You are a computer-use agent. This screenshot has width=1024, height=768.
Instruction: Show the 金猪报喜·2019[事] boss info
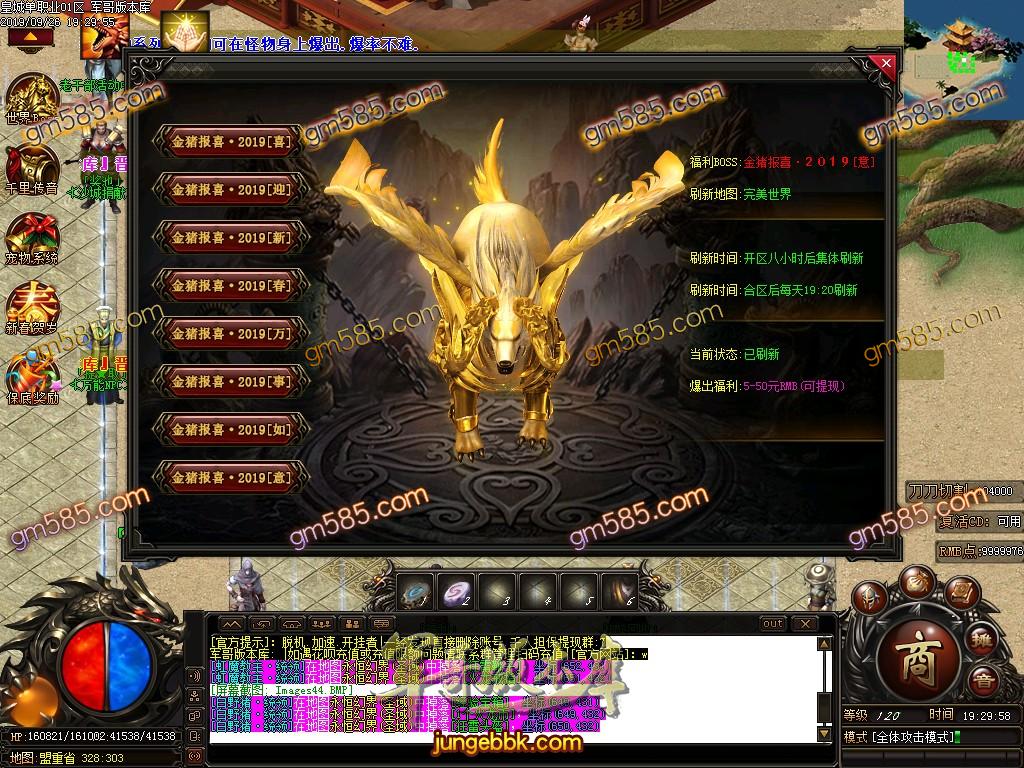pyautogui.click(x=231, y=382)
